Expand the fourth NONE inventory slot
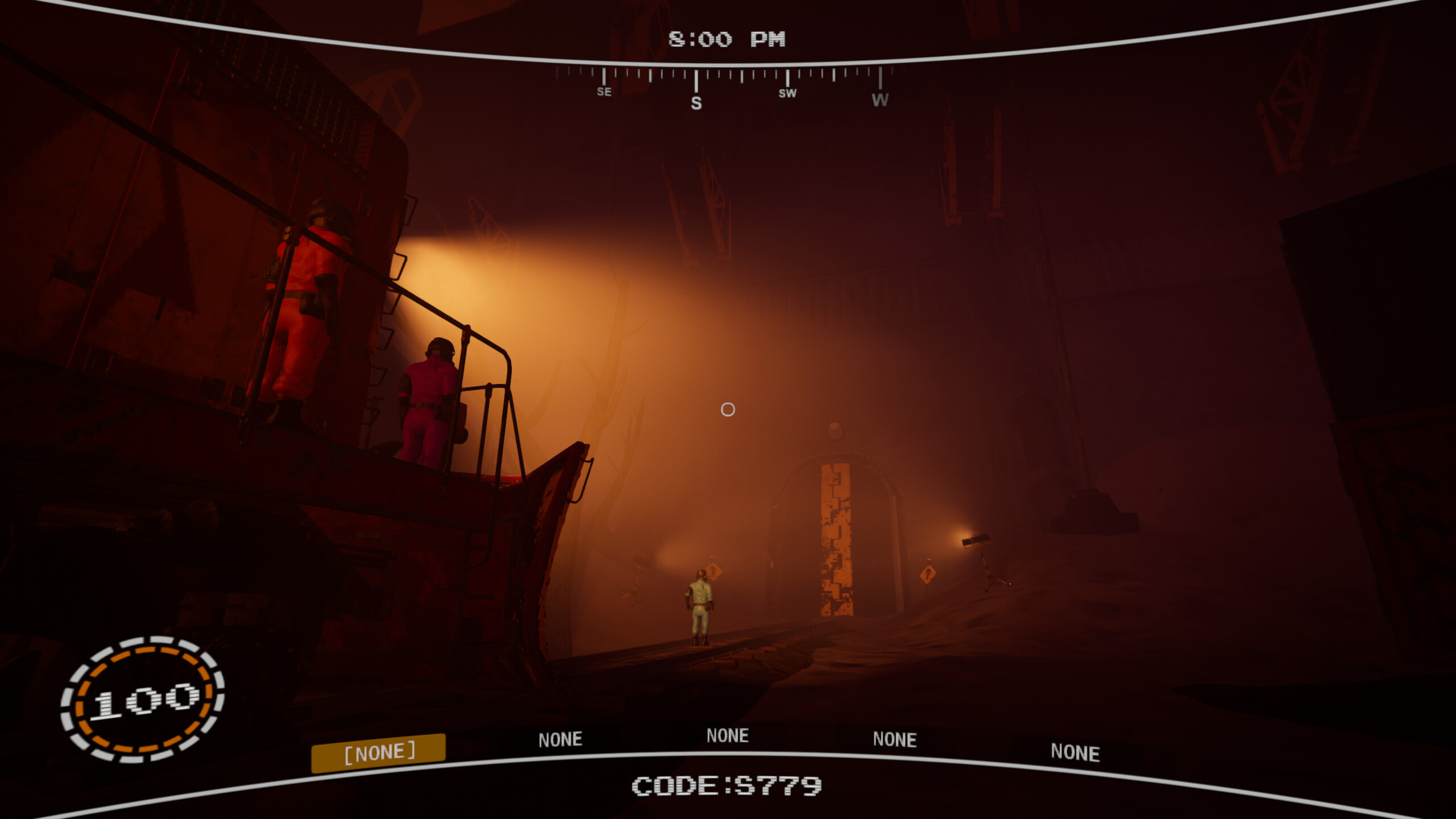 [x=895, y=739]
